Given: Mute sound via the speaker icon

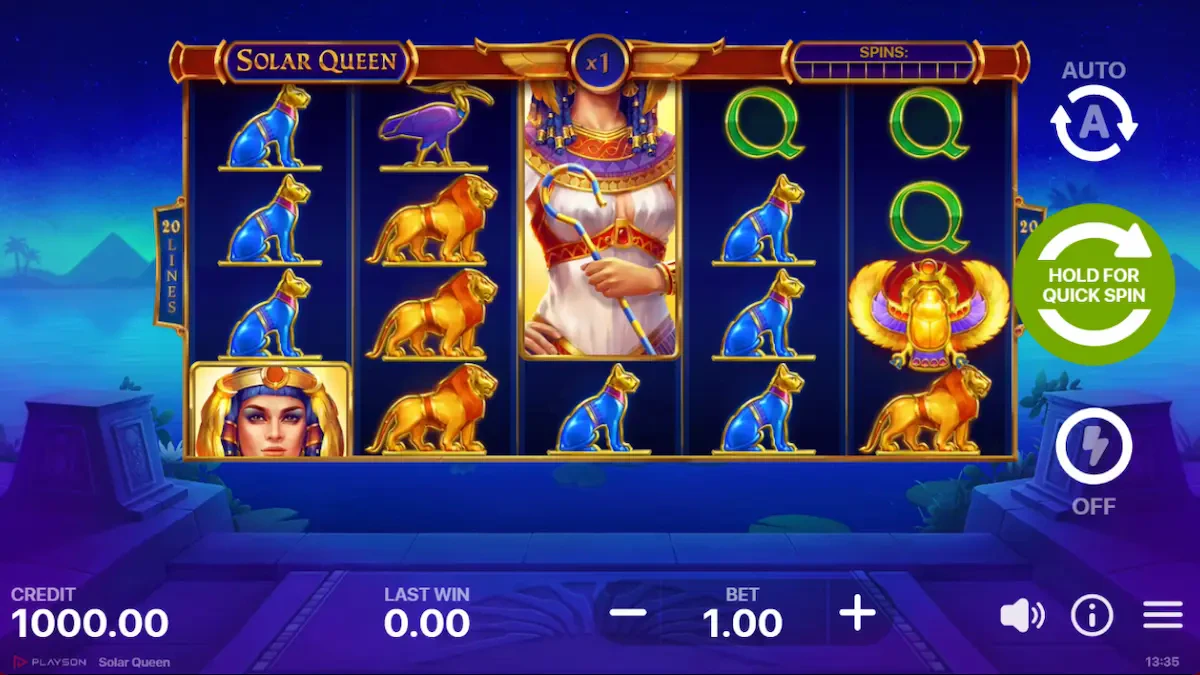Looking at the screenshot, I should (1021, 616).
